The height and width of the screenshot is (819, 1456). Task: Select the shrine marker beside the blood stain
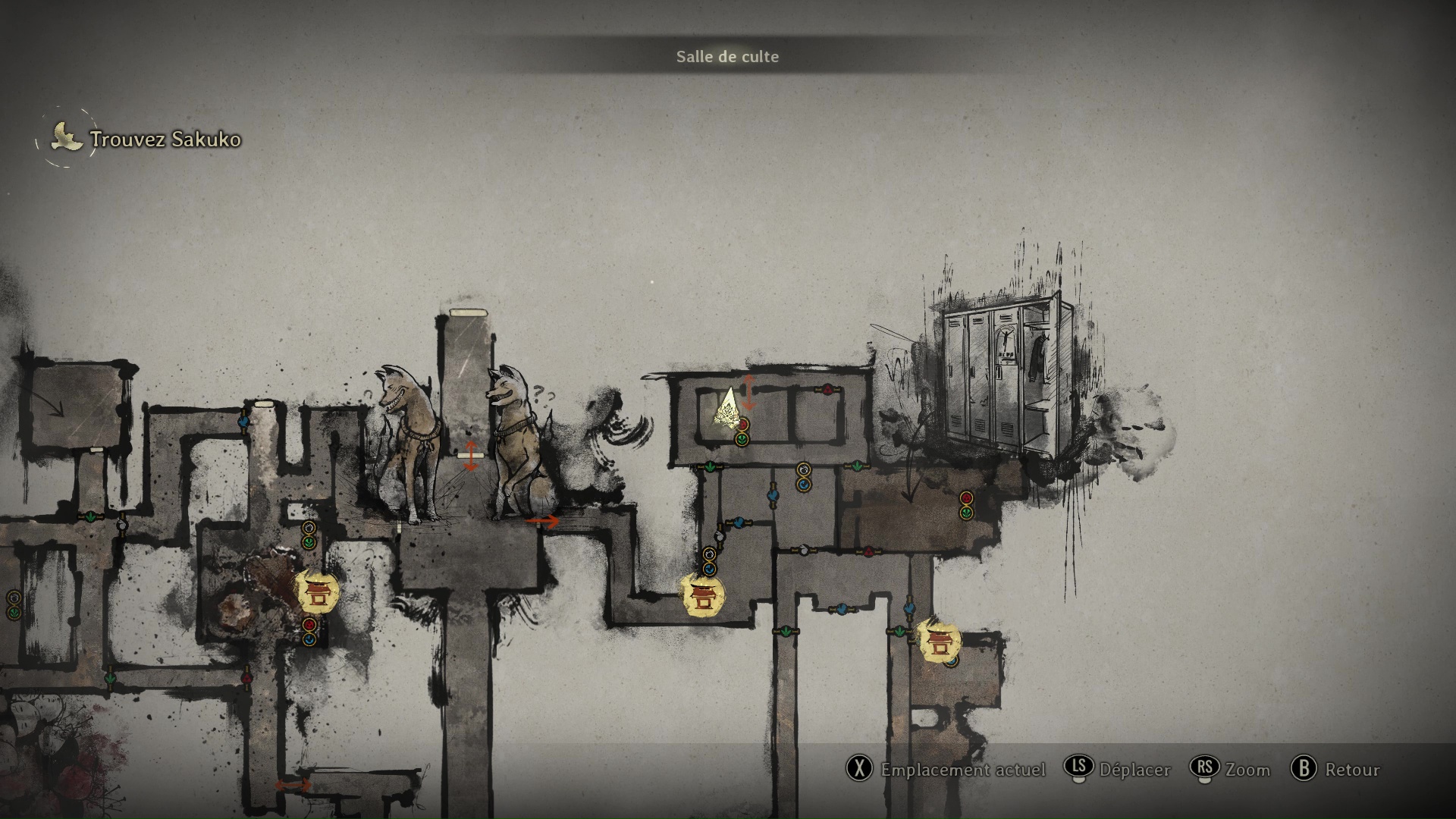pos(315,591)
